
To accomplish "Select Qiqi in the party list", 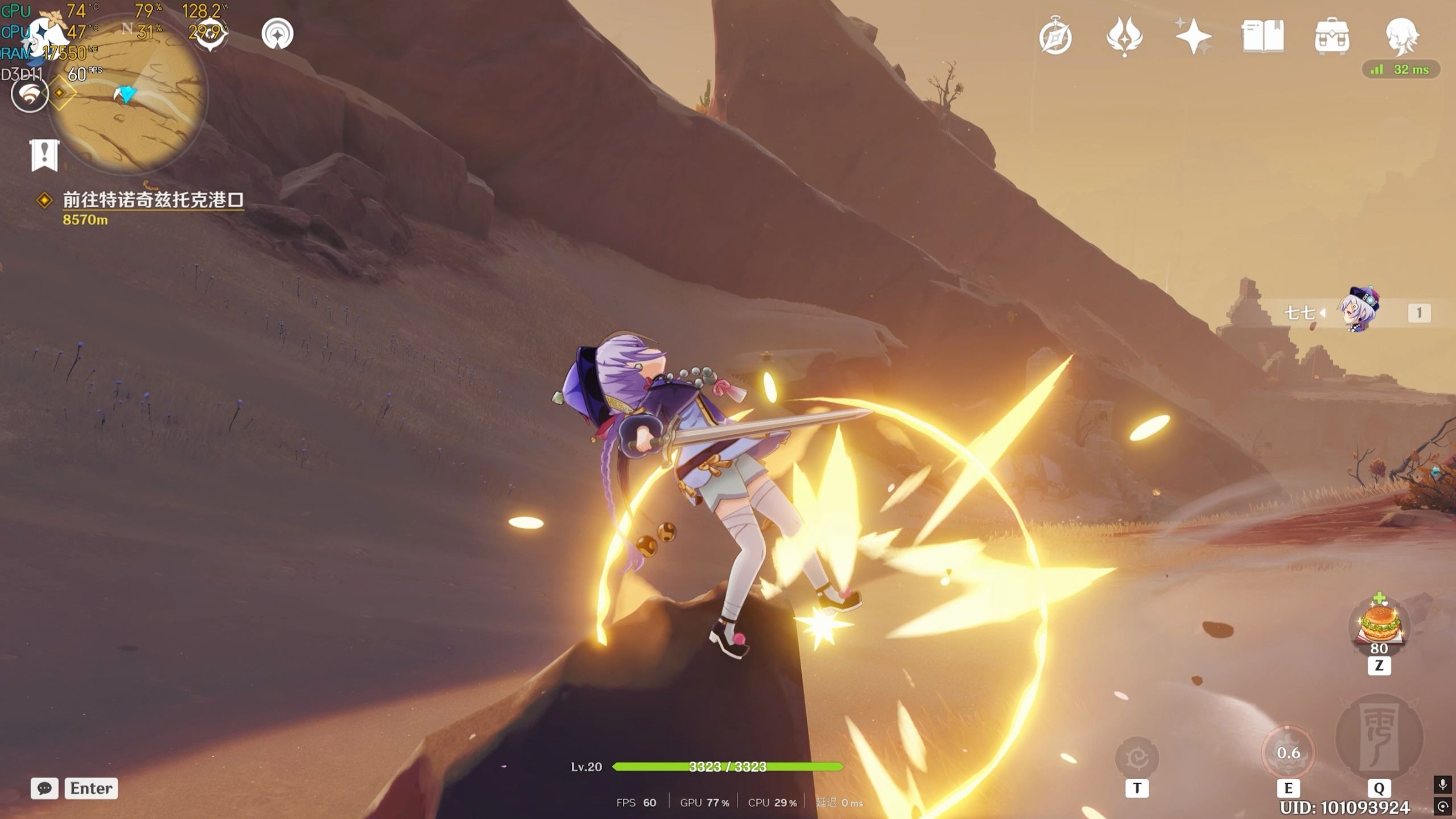I will coord(1358,312).
